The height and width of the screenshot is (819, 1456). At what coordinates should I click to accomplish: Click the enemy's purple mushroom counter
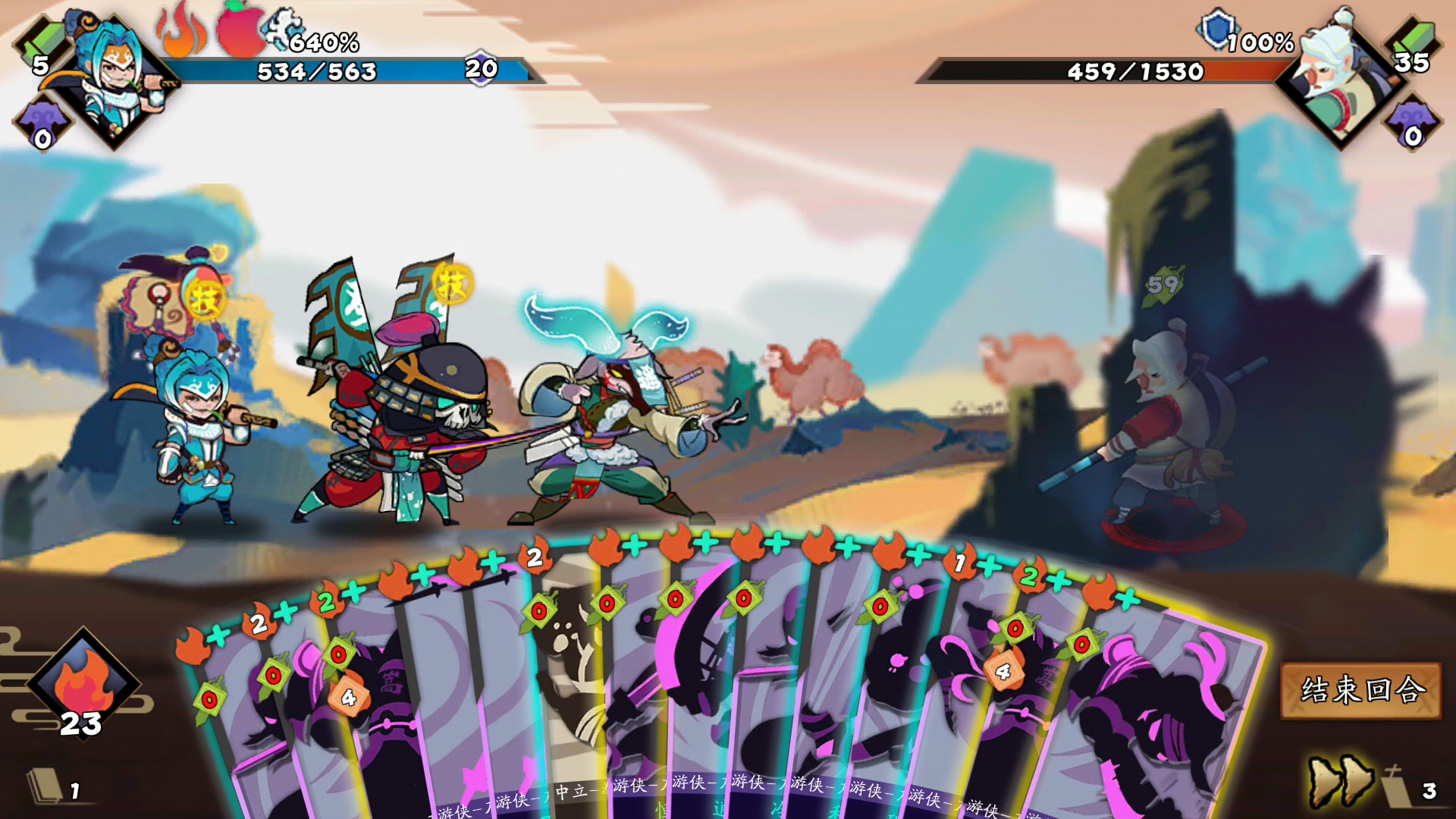1412,123
